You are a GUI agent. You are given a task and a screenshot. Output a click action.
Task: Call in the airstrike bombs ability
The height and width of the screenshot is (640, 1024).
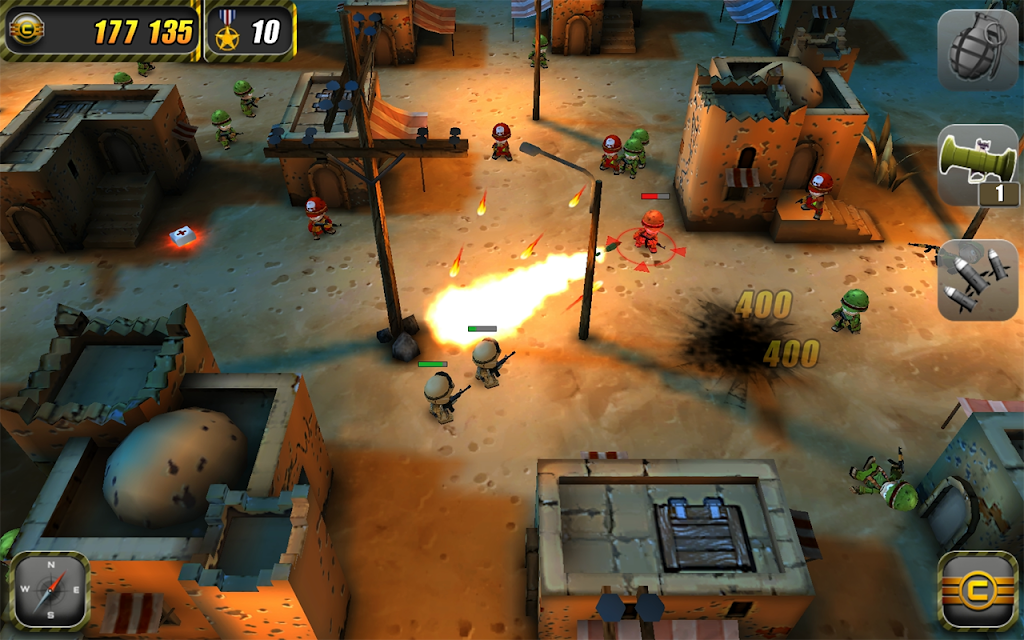[977, 279]
